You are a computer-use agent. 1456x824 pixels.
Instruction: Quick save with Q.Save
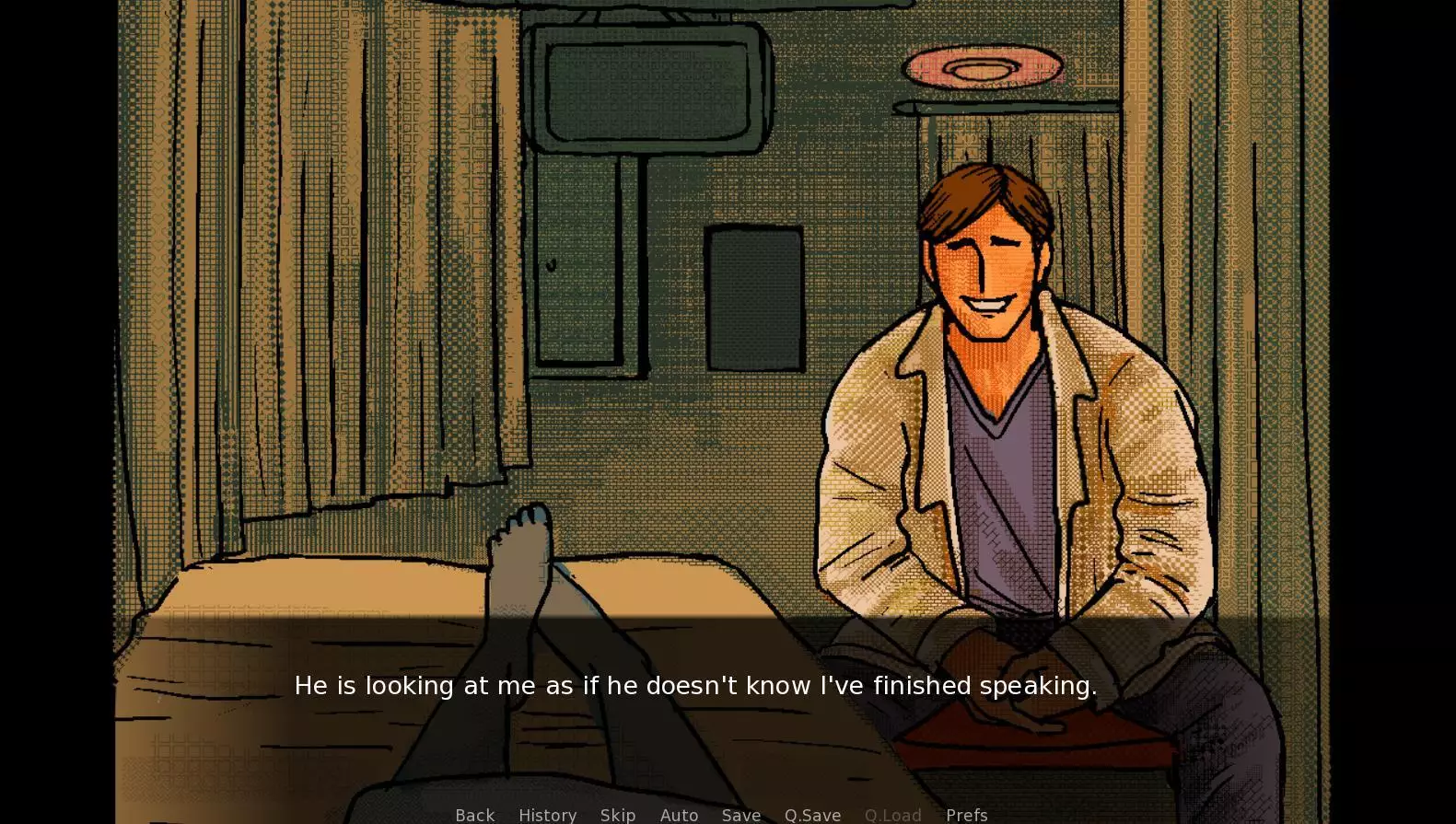(x=812, y=815)
